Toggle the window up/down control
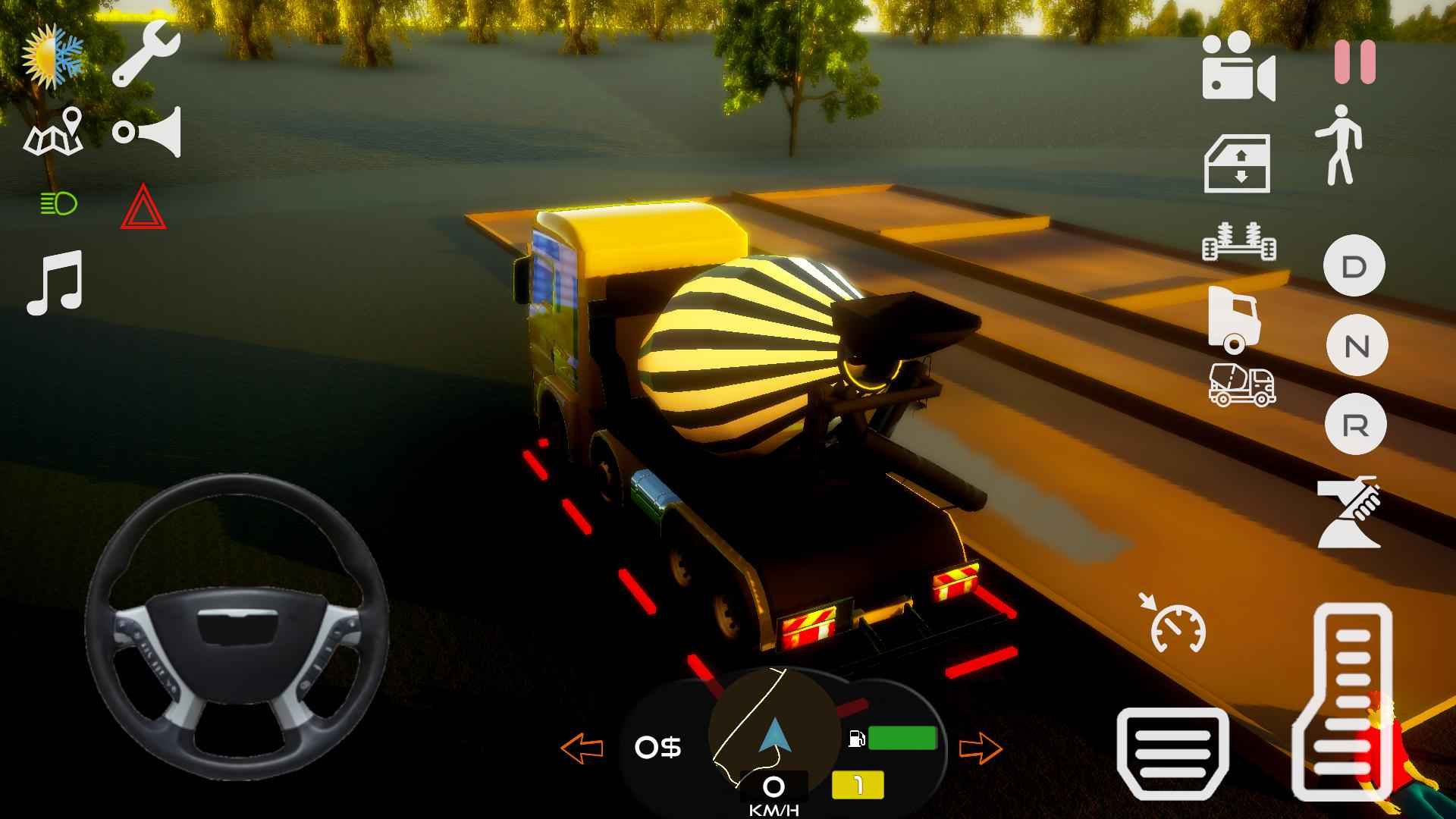This screenshot has height=819, width=1456. [1238, 164]
